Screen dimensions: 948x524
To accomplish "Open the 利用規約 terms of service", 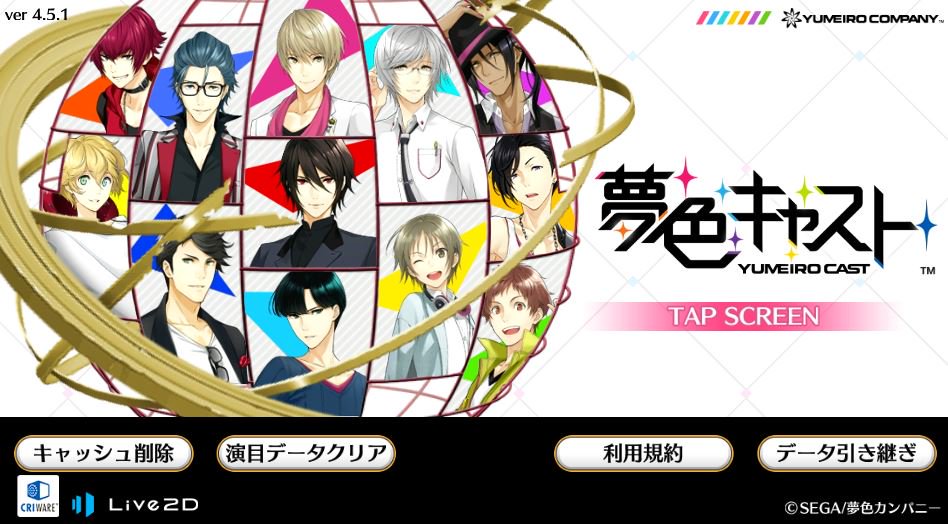I will pos(643,453).
